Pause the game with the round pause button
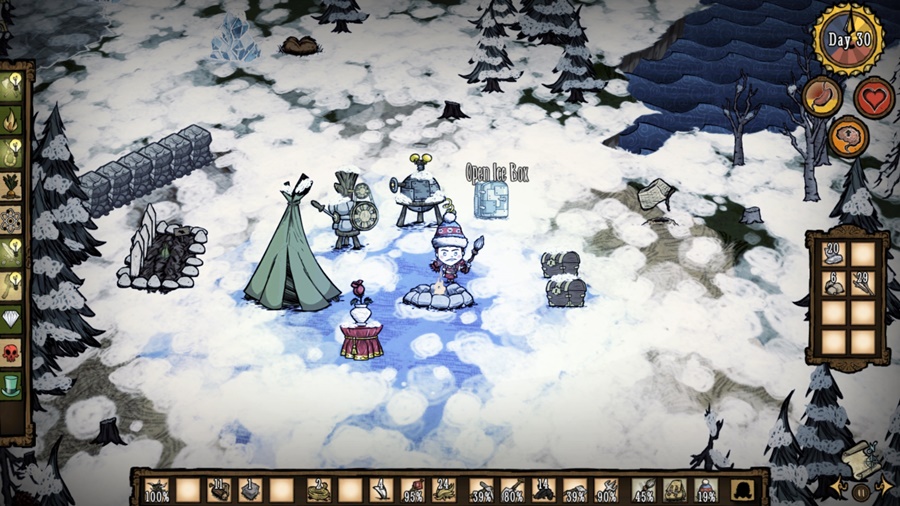 (x=861, y=491)
